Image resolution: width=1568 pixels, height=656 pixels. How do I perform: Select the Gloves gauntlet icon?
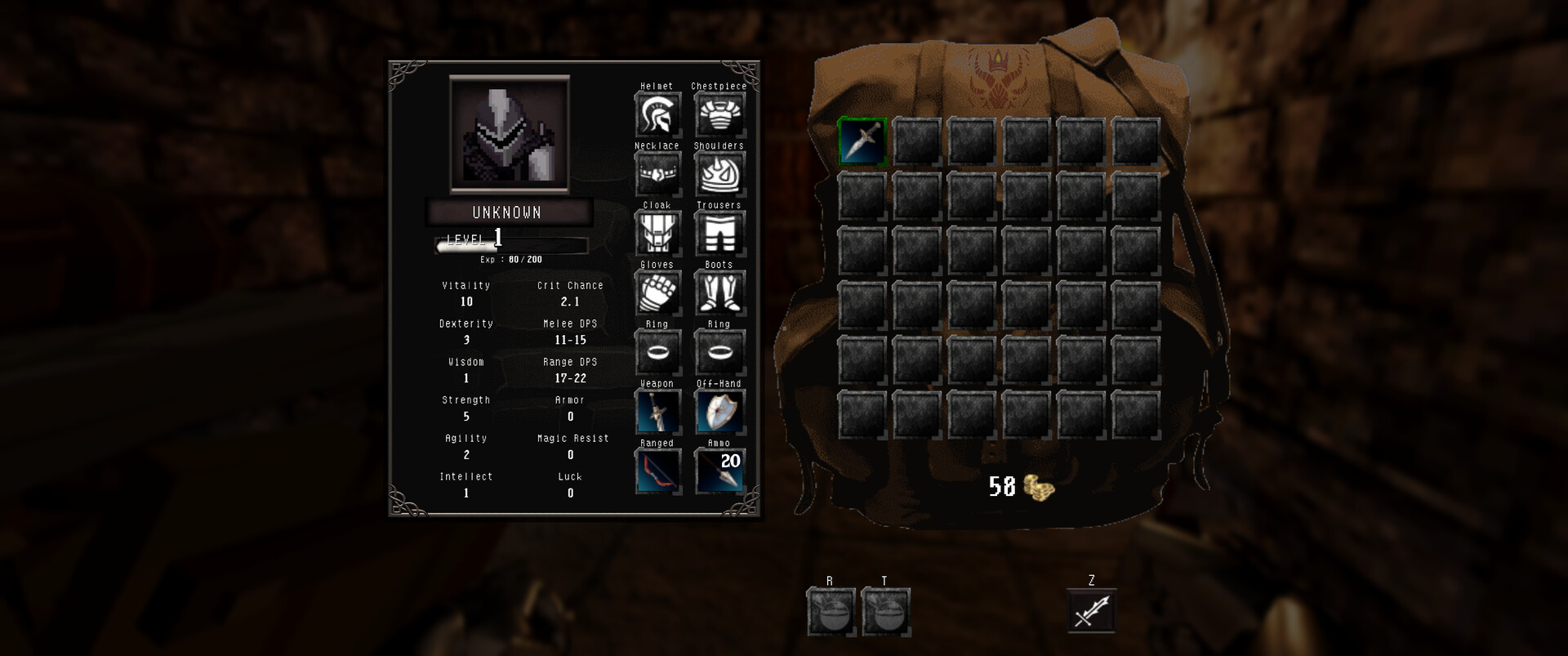click(658, 293)
